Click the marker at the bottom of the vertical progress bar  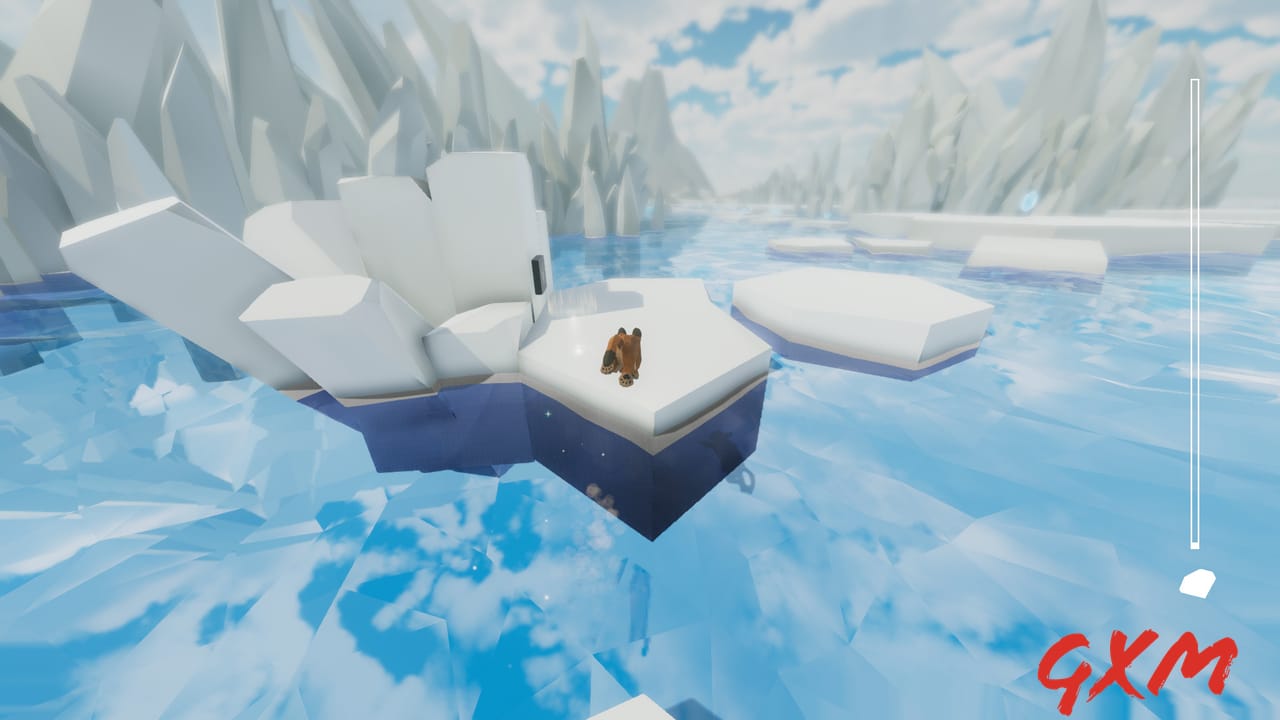click(x=1194, y=546)
